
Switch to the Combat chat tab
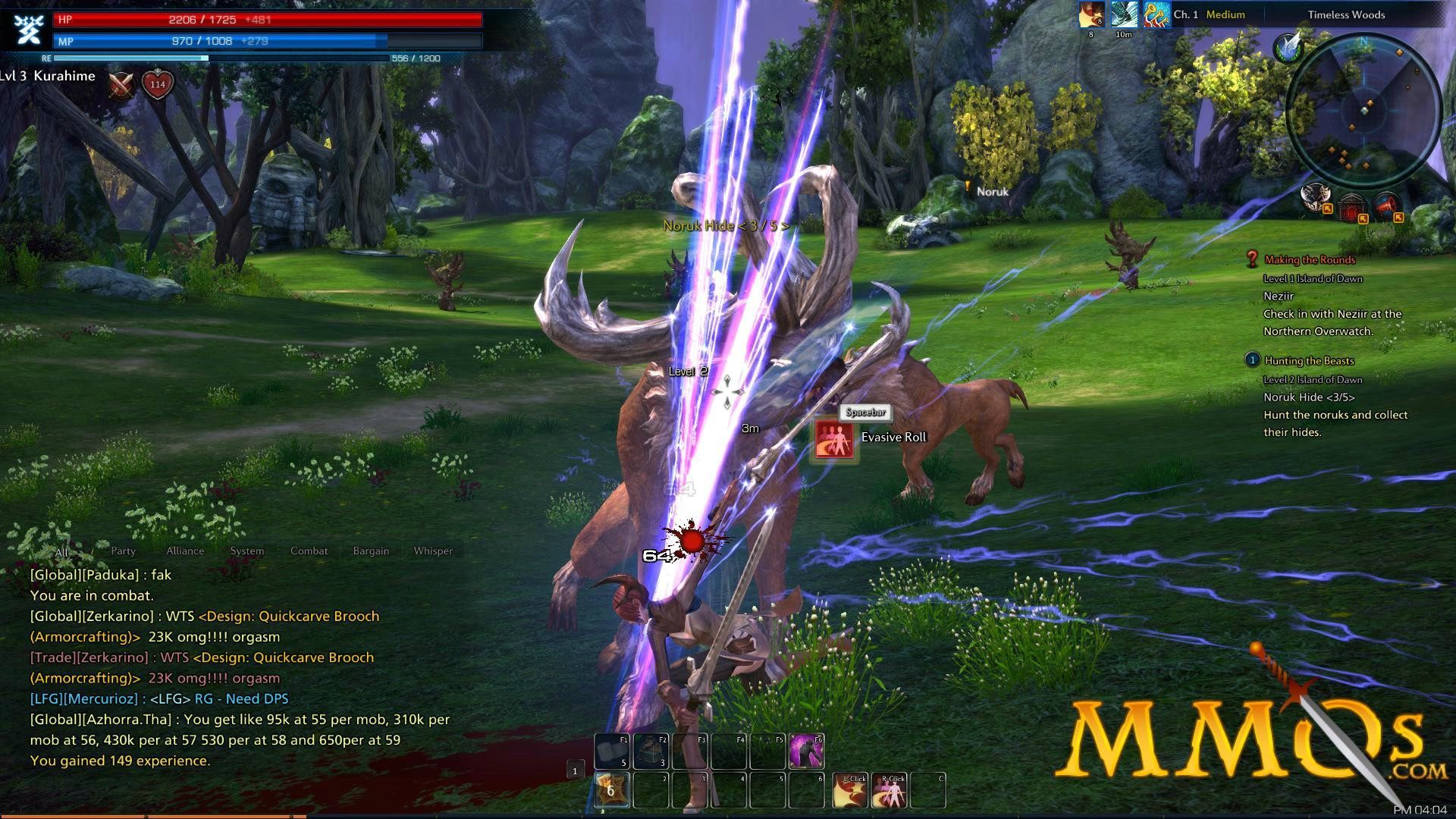[x=308, y=551]
